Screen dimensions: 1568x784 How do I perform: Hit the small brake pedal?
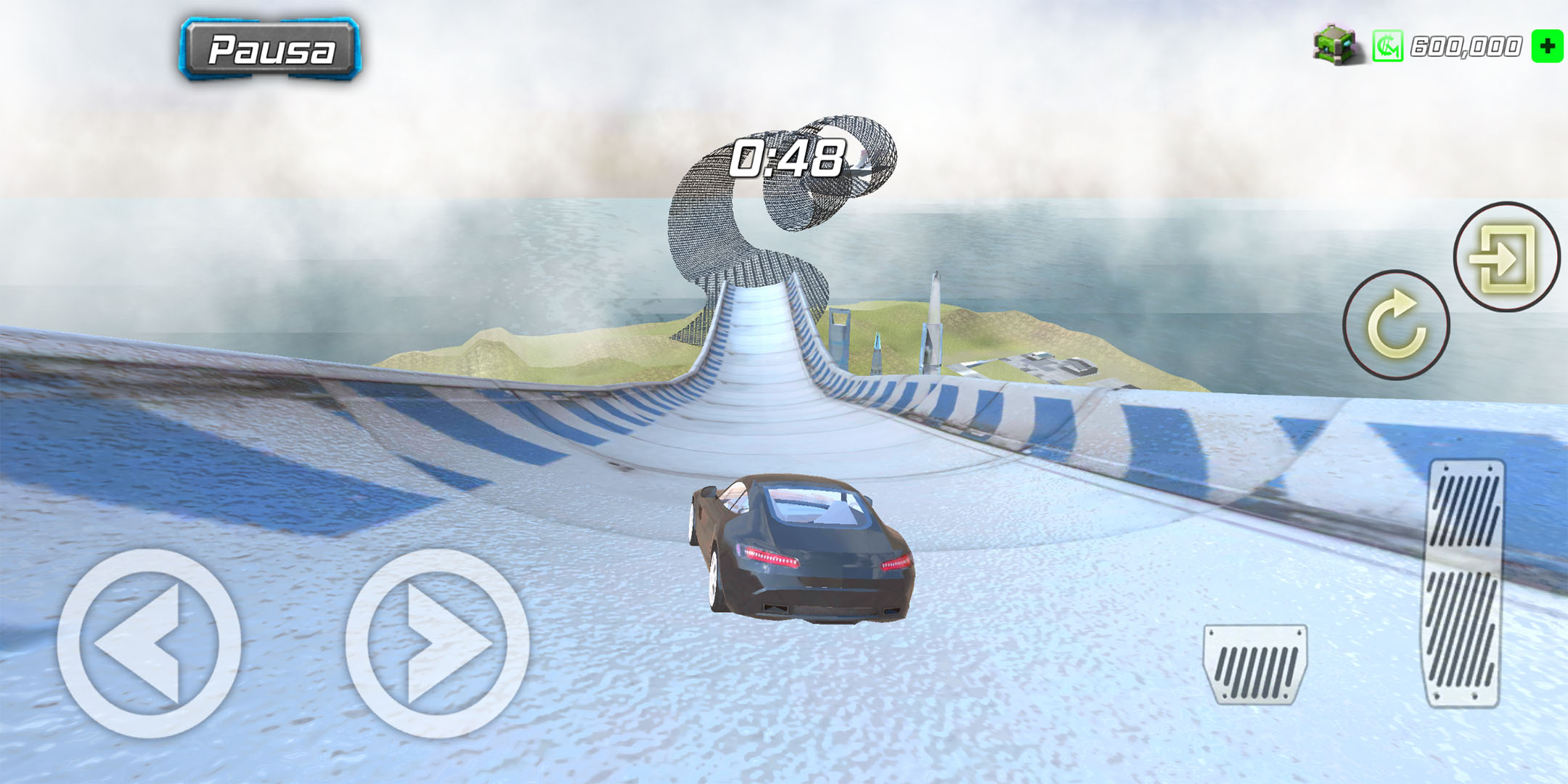click(1254, 664)
